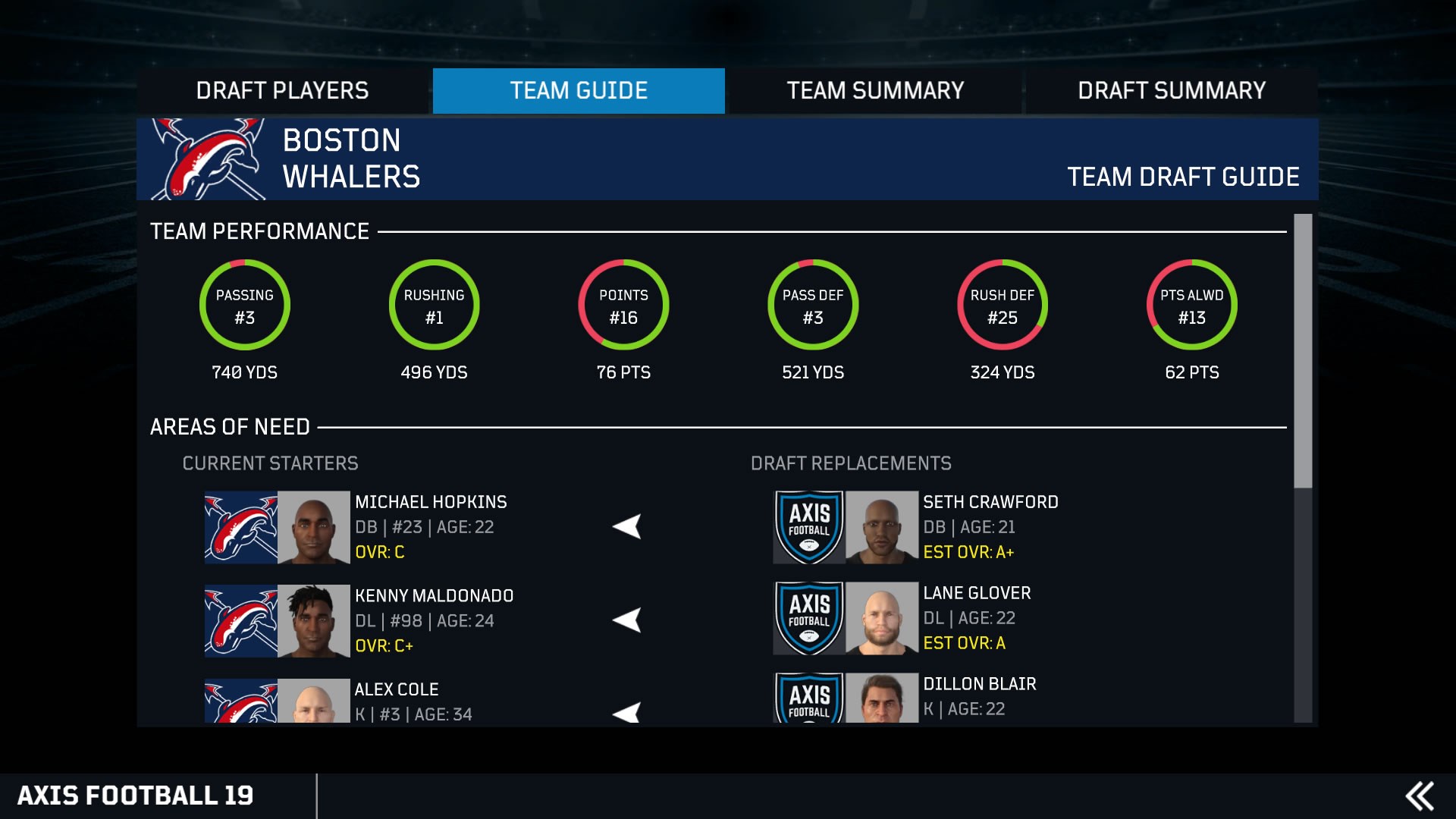Select Lane Glover as a draft replacement
This screenshot has height=819, width=1456.
click(x=978, y=617)
